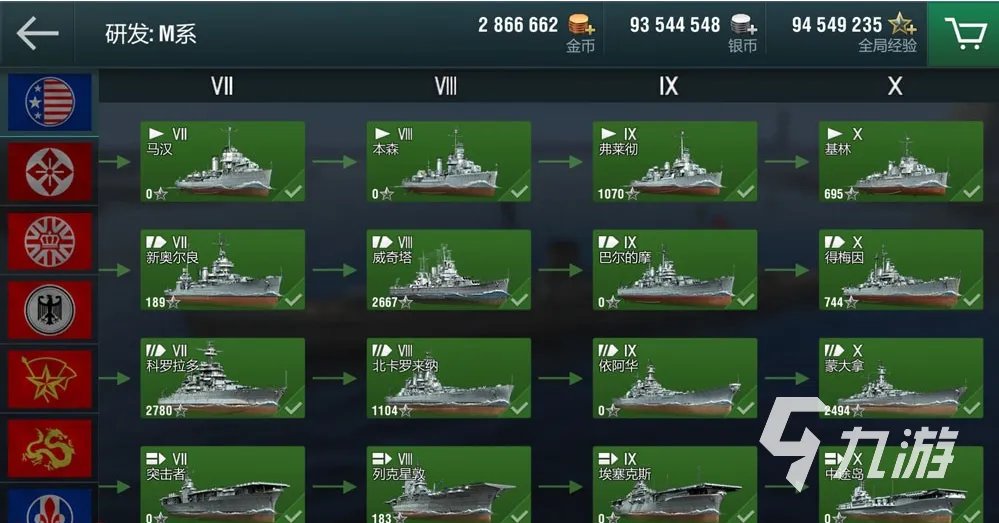This screenshot has width=999, height=523.
Task: Go back with the arrow button
Action: (x=38, y=33)
